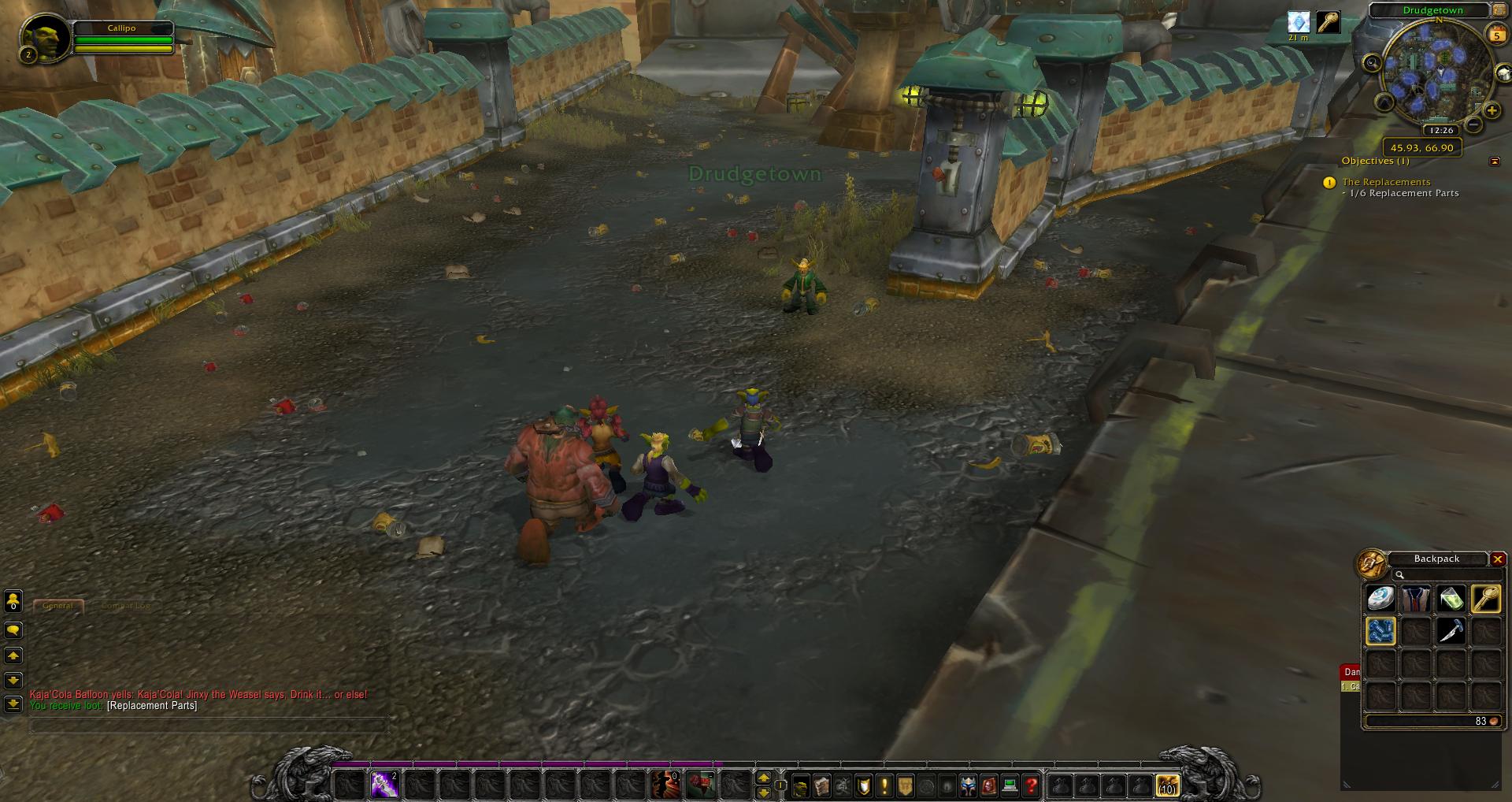The image size is (1512, 802).
Task: Open the calendar button showing 5
Action: tap(1495, 35)
